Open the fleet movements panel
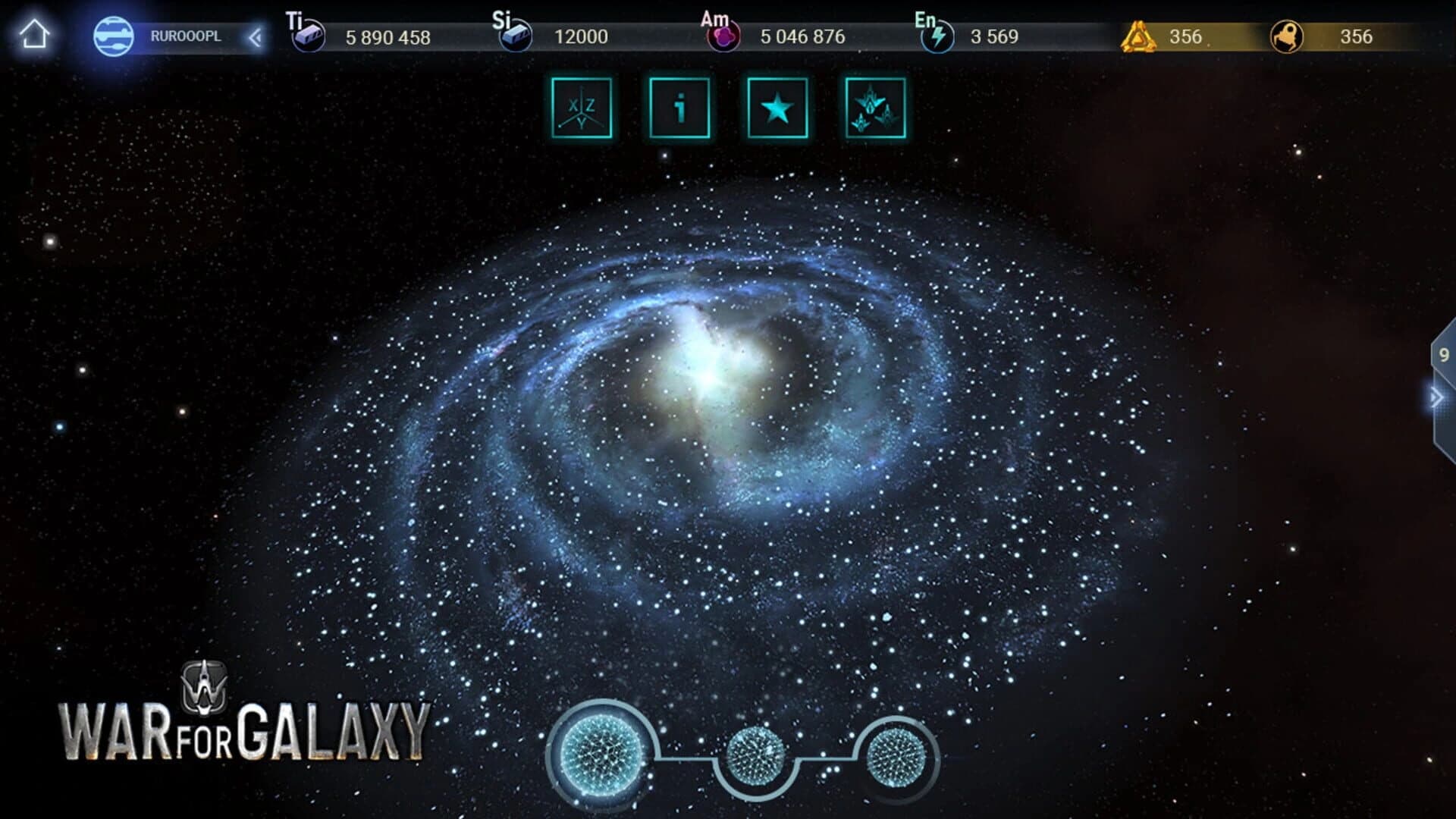This screenshot has width=1456, height=819. pyautogui.click(x=876, y=108)
